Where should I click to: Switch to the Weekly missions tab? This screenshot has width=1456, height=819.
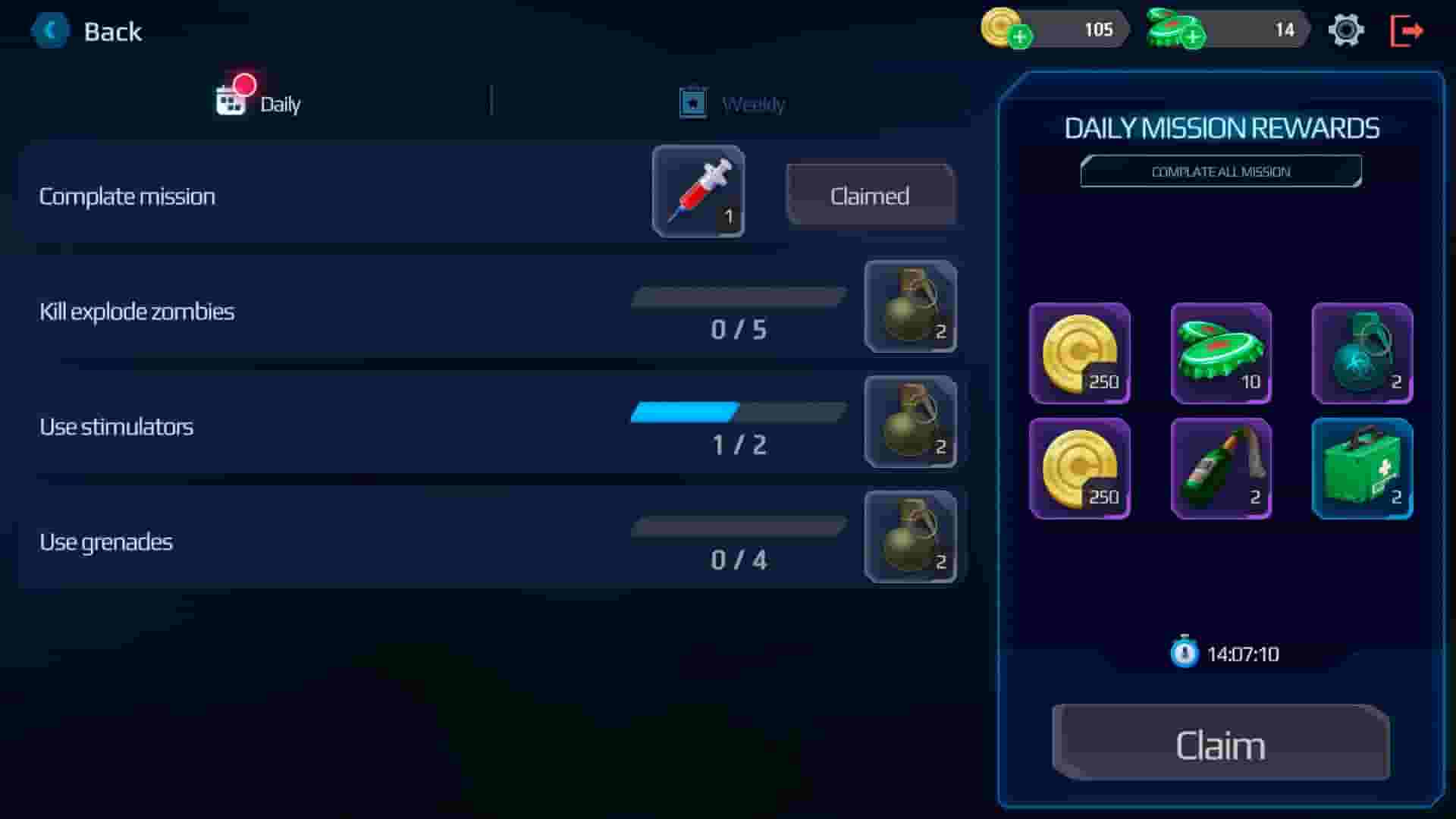730,103
